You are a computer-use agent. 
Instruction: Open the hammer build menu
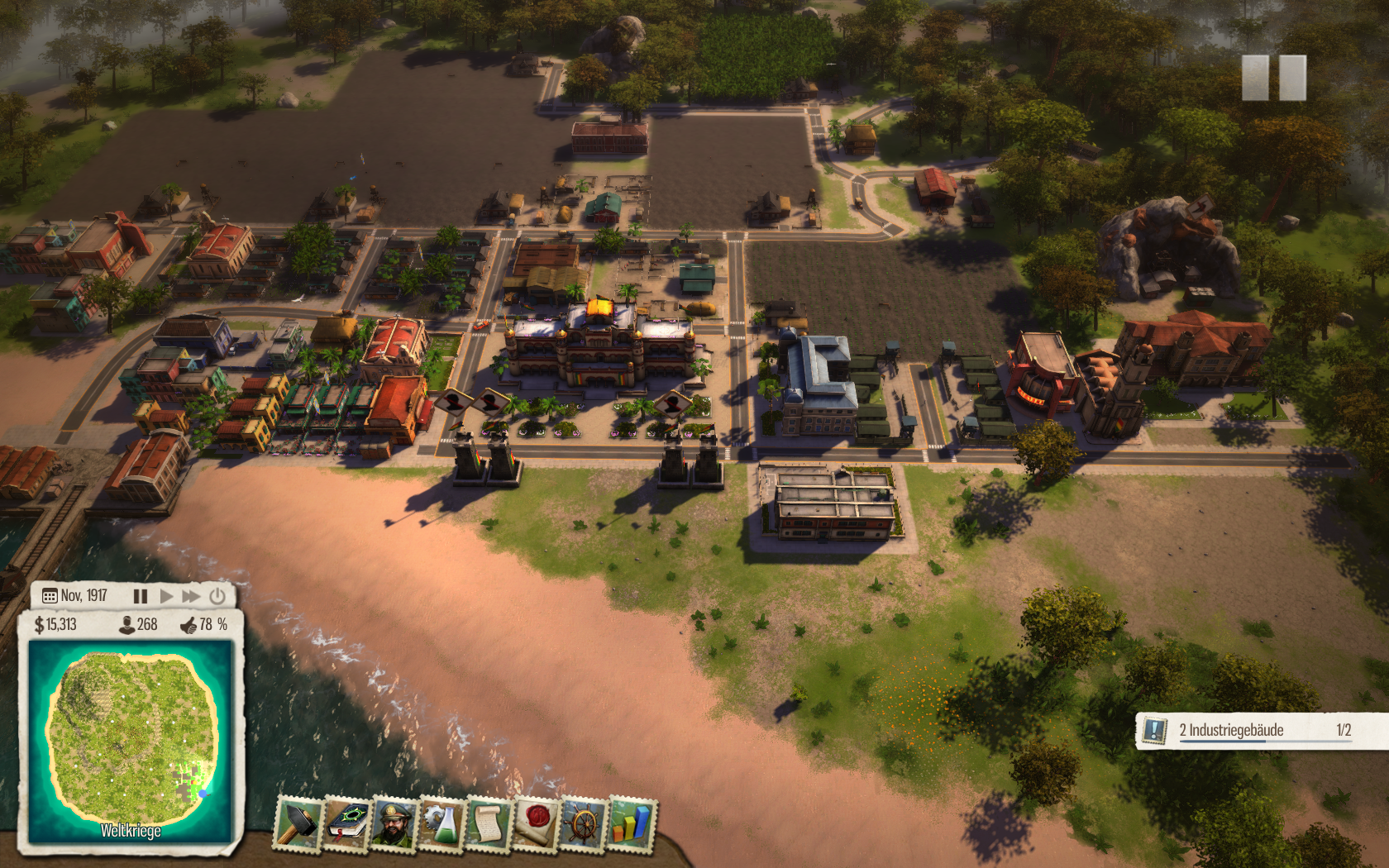[x=298, y=823]
